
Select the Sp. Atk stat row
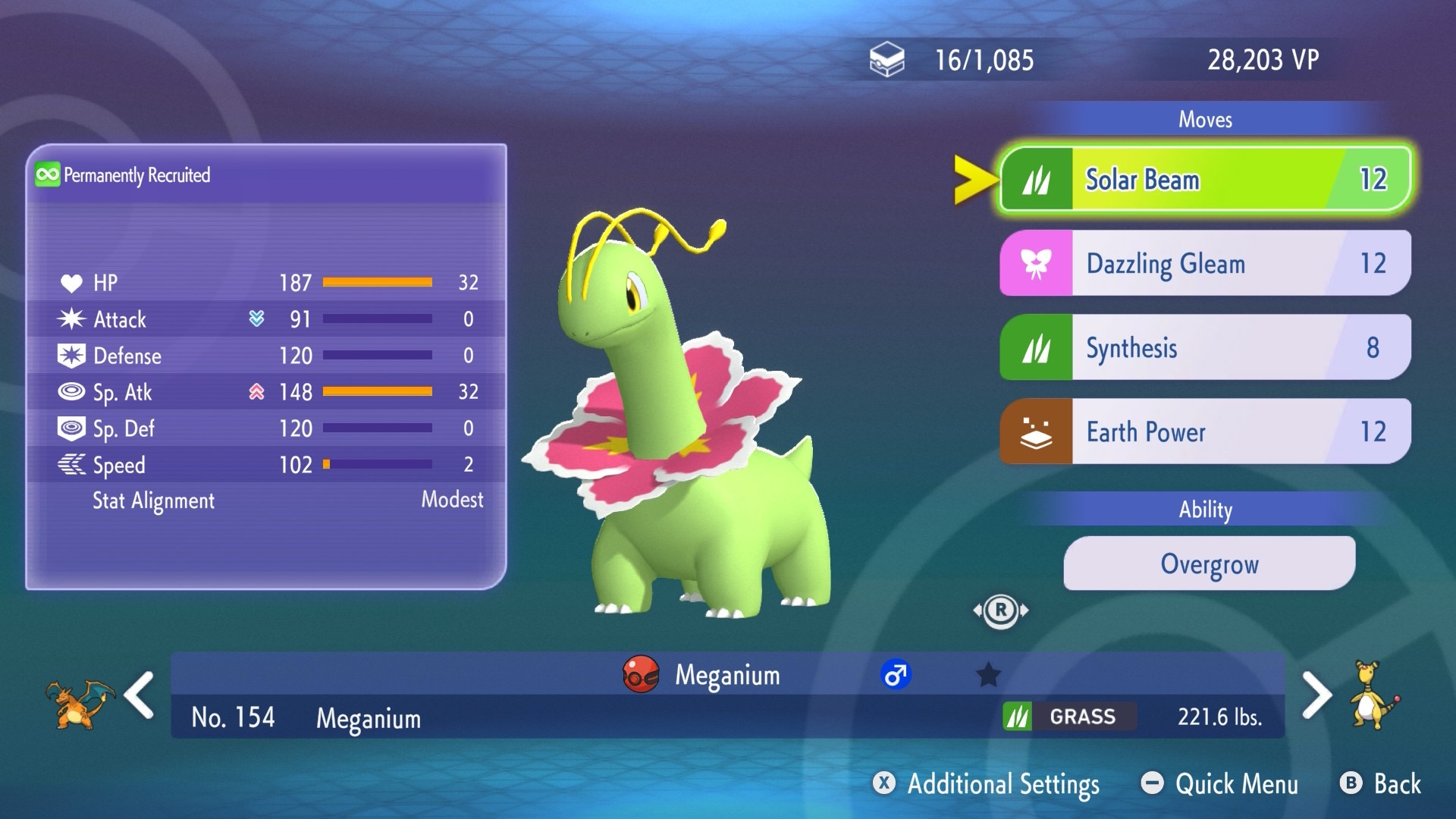click(266, 392)
